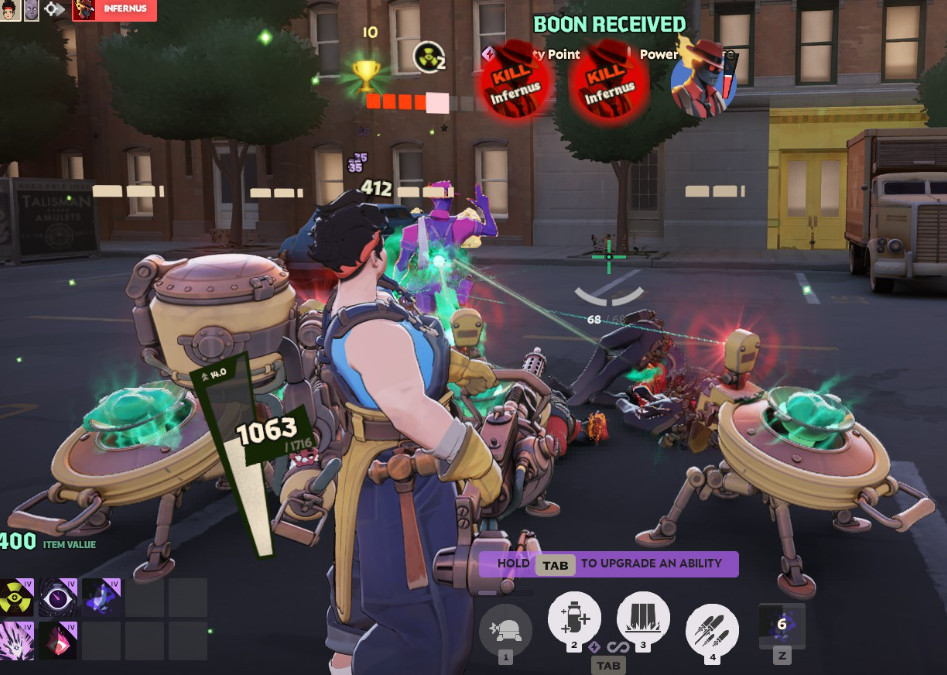Select the purple eye stopwatch item
947x675 pixels.
click(x=59, y=597)
